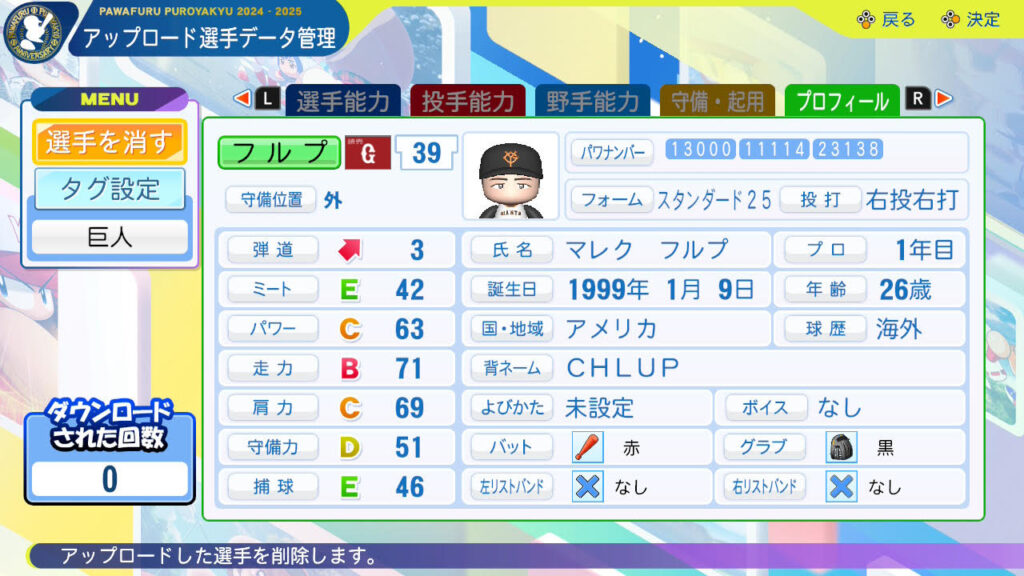Open the 投手能力 pitcher ability tab

(x=468, y=100)
